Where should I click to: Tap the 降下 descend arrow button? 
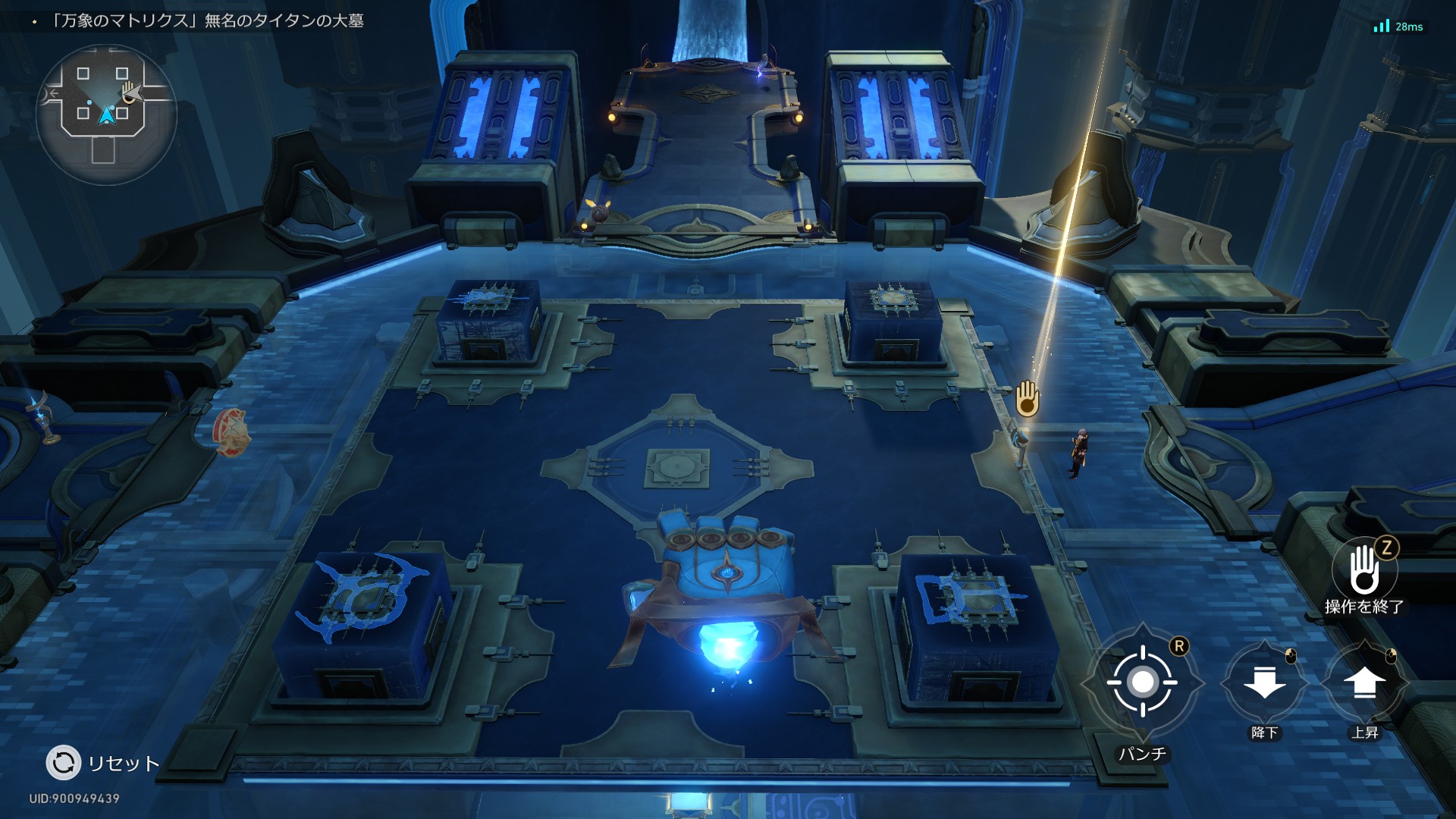1264,682
